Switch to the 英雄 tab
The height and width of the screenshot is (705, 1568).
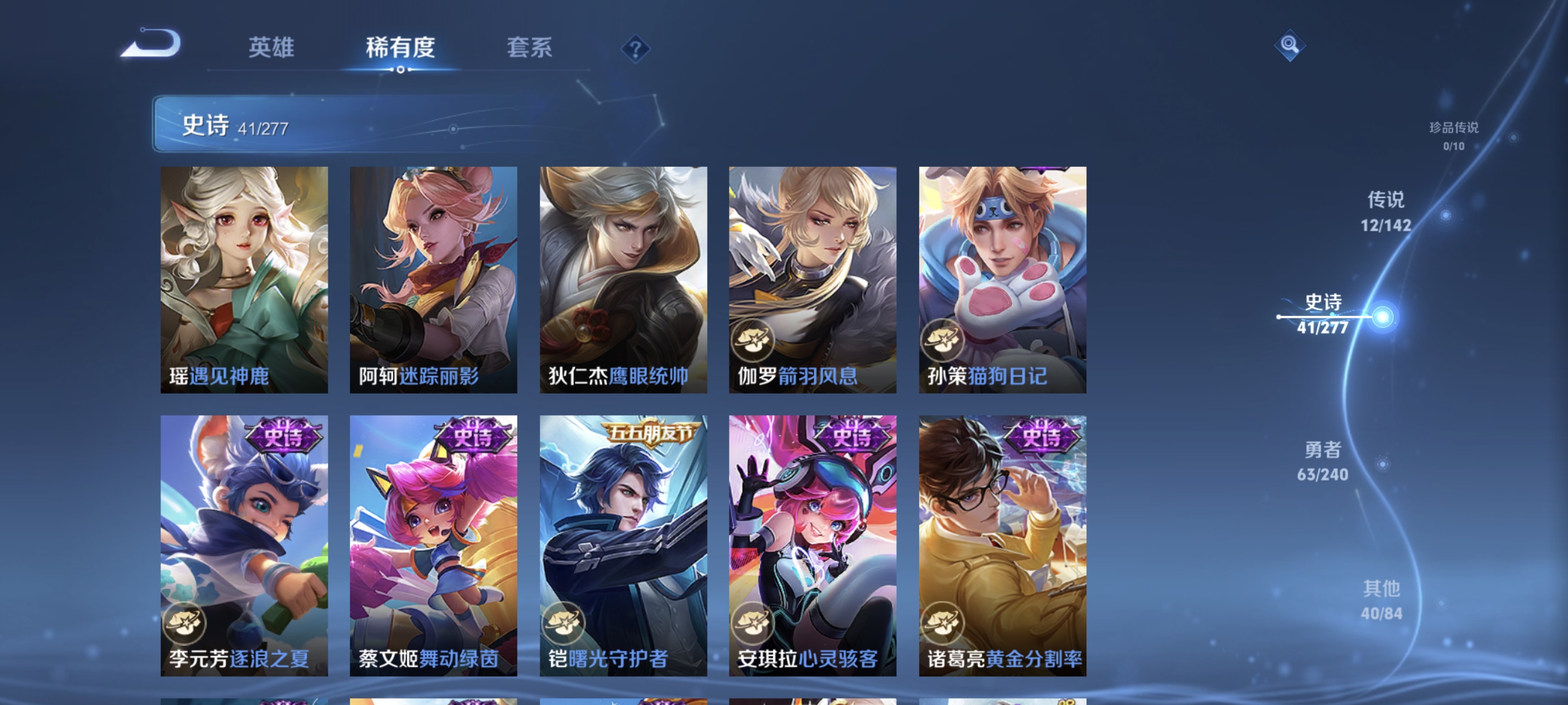tap(271, 49)
